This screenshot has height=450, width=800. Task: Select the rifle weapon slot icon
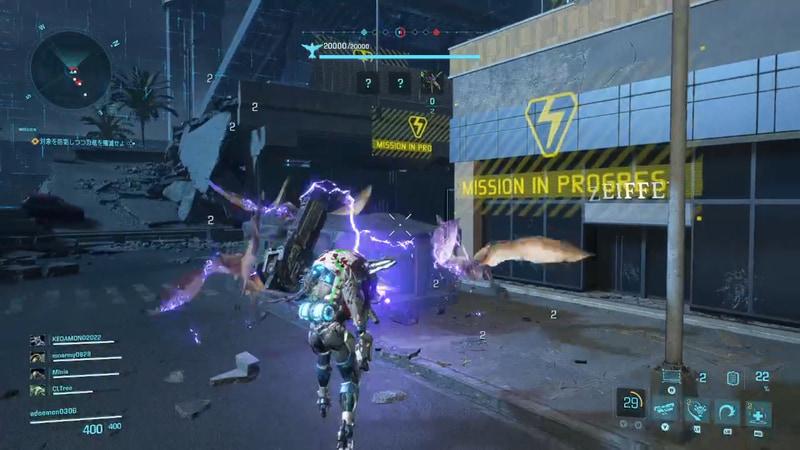[663, 411]
